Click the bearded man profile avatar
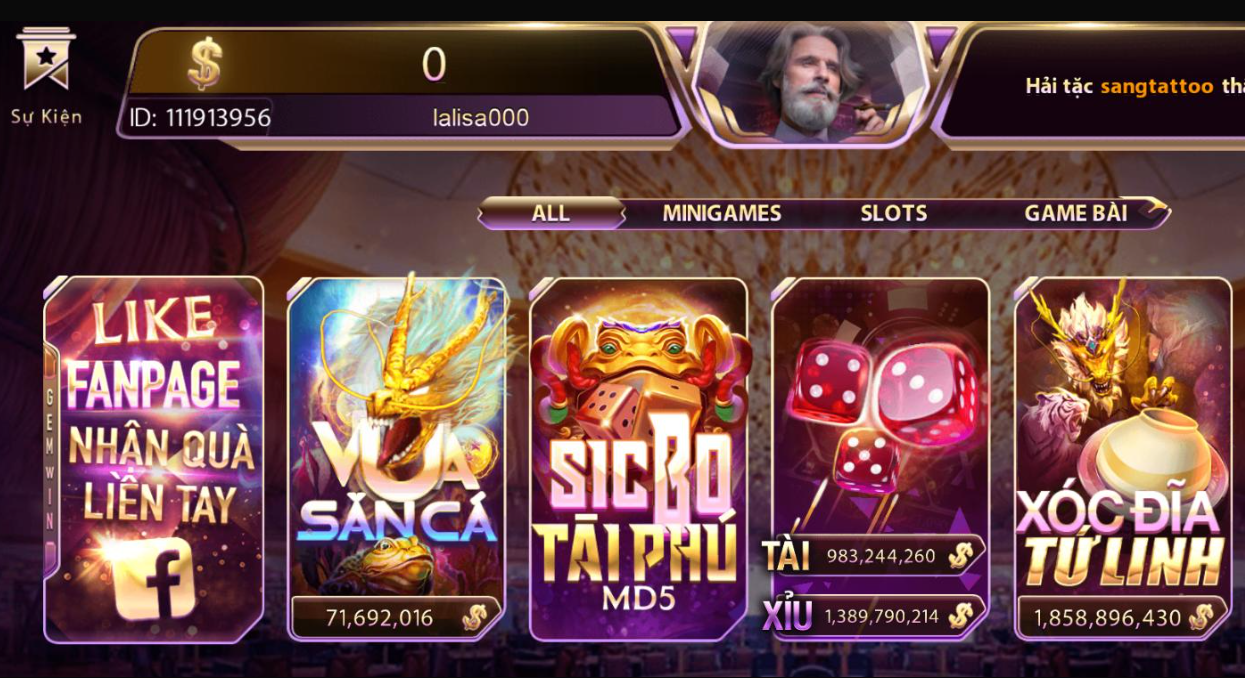The image size is (1245, 678). click(x=810, y=82)
